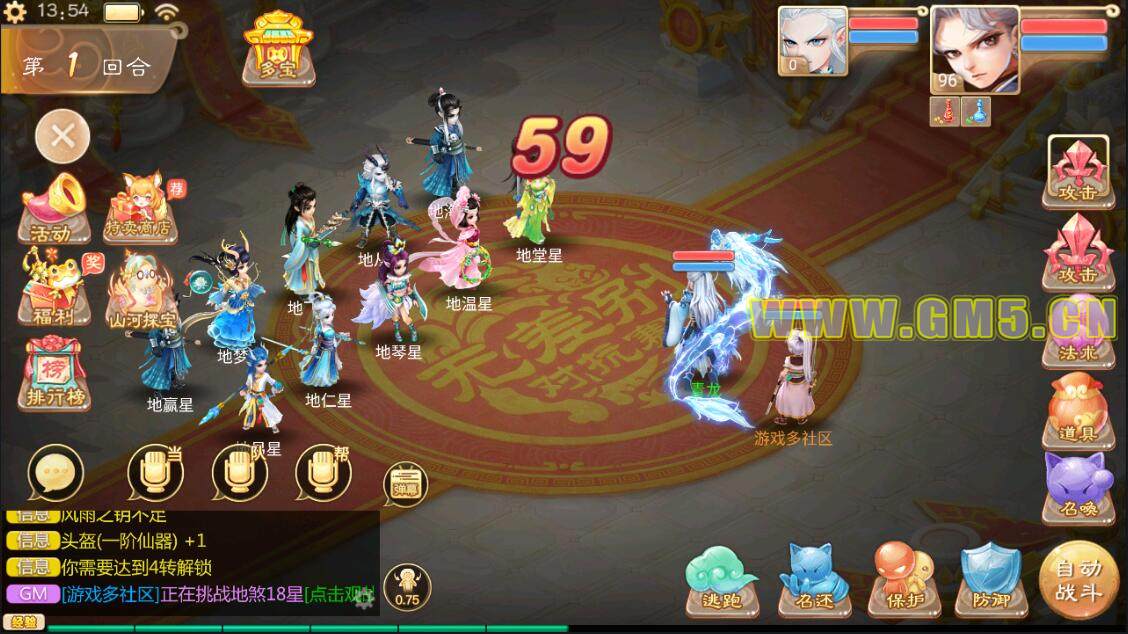
Task: Click the 0.75 battle speed button
Action: (407, 587)
